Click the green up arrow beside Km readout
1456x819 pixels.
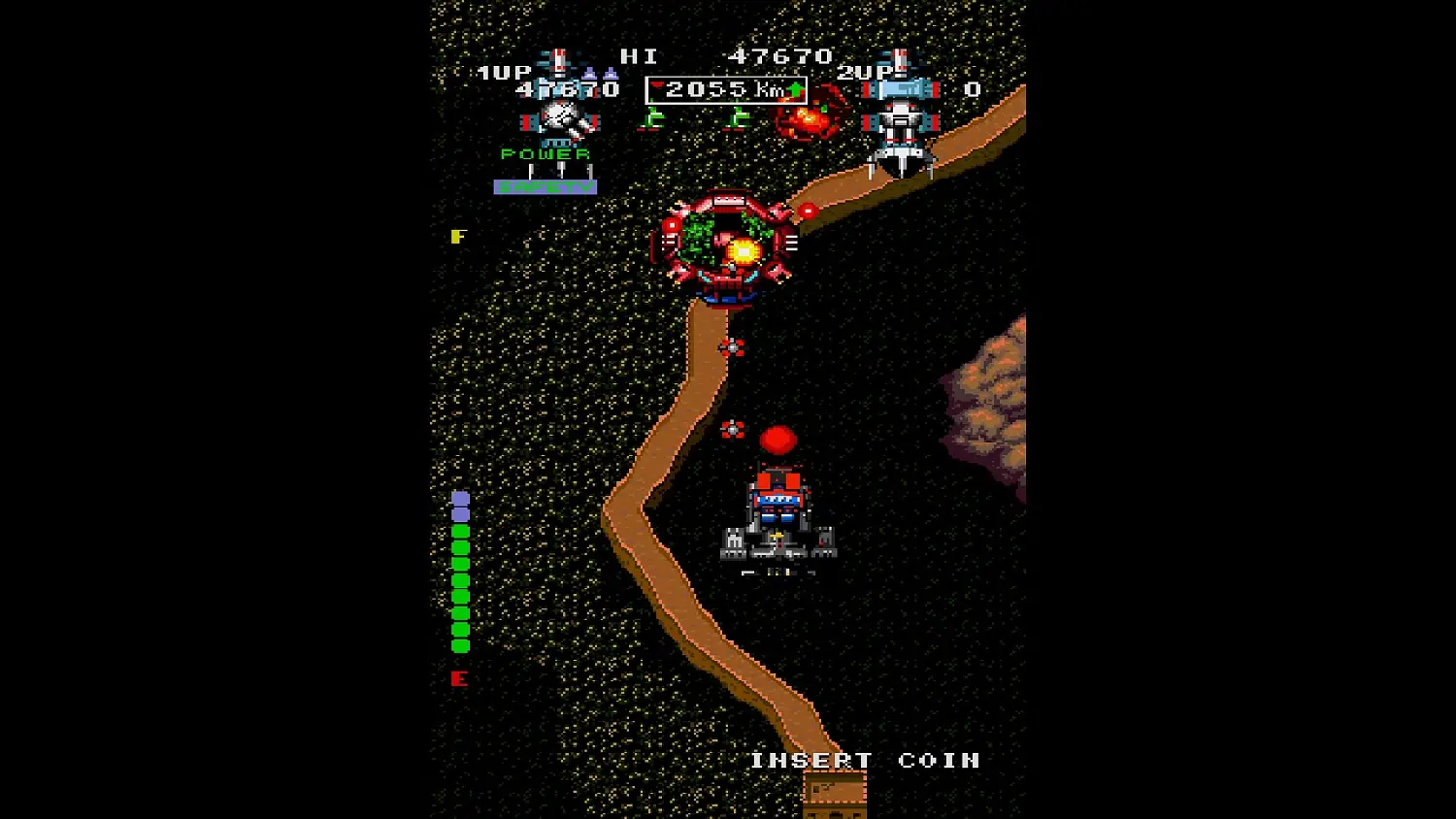[x=794, y=88]
